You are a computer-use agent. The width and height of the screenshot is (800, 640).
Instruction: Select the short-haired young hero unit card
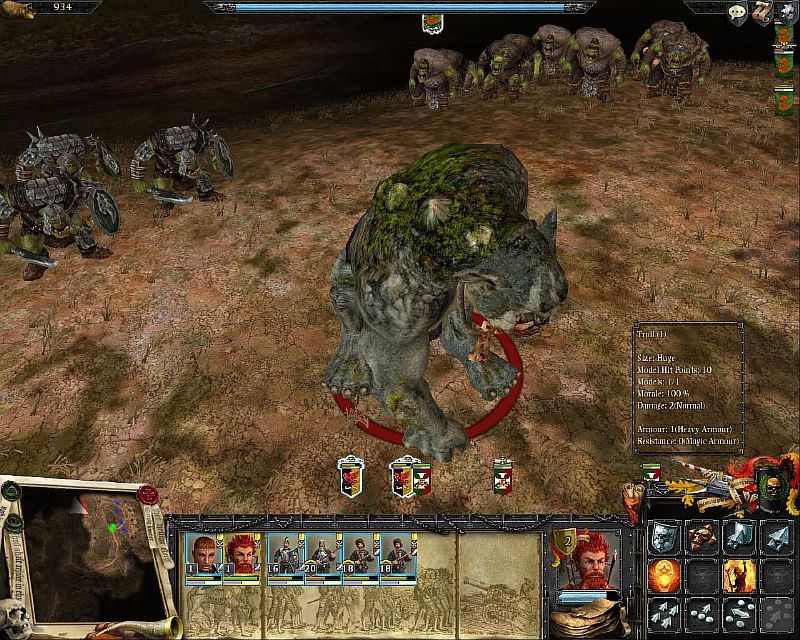point(202,552)
